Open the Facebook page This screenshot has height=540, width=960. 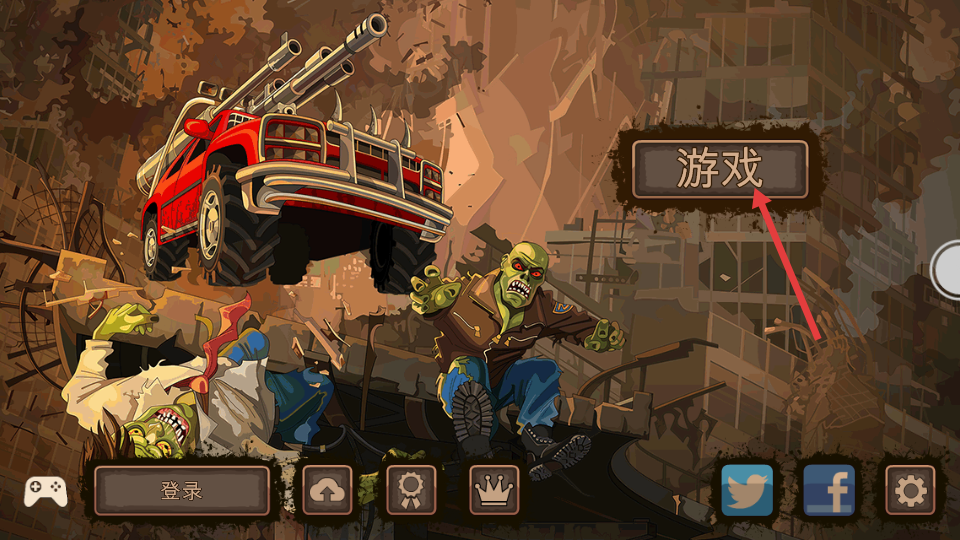point(829,490)
